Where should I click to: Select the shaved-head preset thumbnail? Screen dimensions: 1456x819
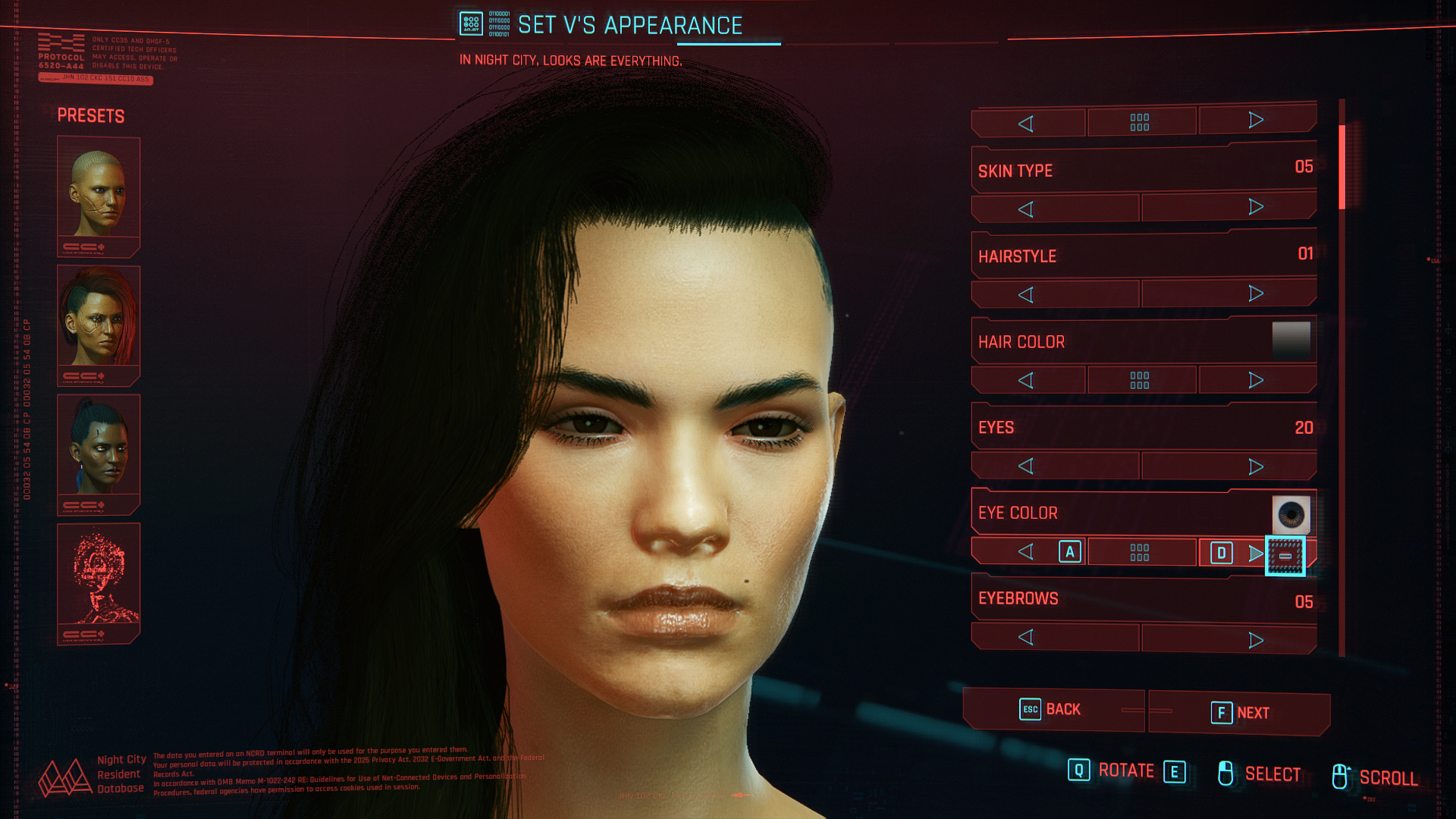tap(99, 196)
